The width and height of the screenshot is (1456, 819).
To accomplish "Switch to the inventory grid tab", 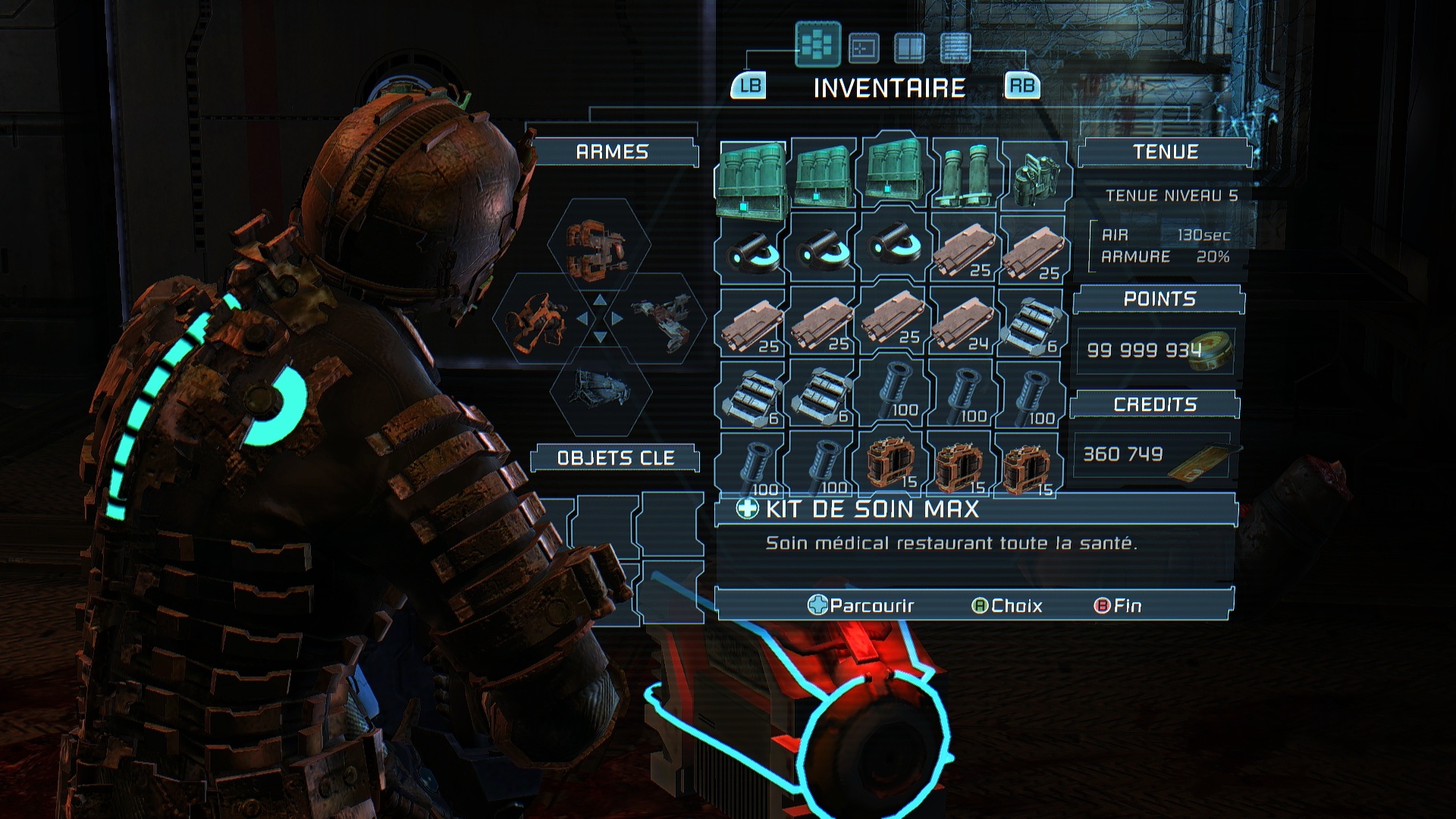I will [817, 45].
